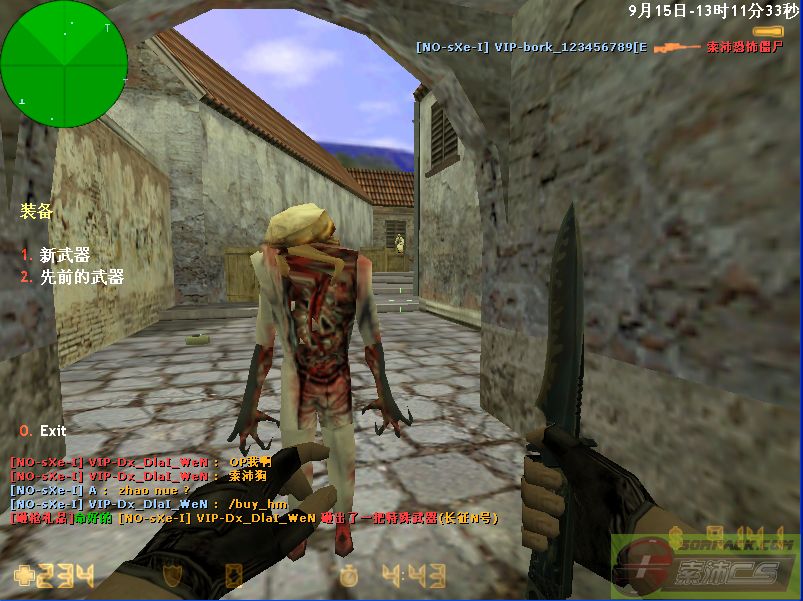Select the 新武器 menu option
Image resolution: width=803 pixels, height=601 pixels.
(x=64, y=255)
